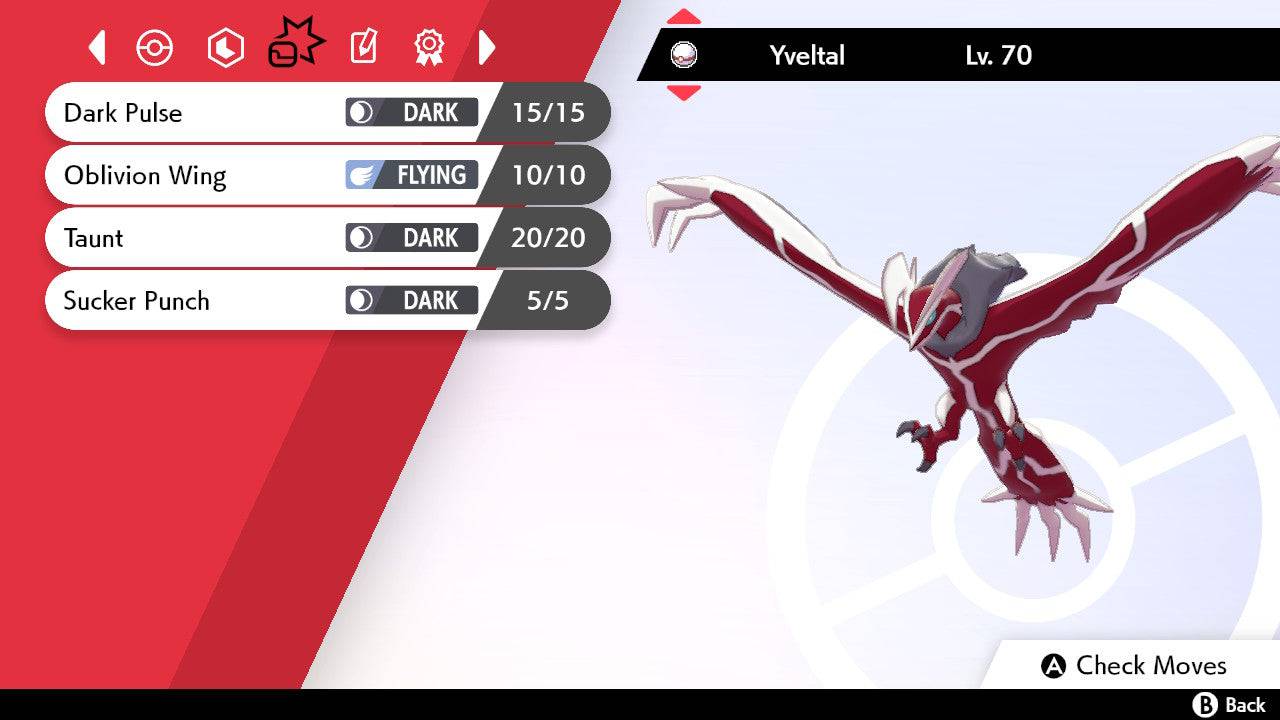Select the stats hexagon icon

point(225,46)
